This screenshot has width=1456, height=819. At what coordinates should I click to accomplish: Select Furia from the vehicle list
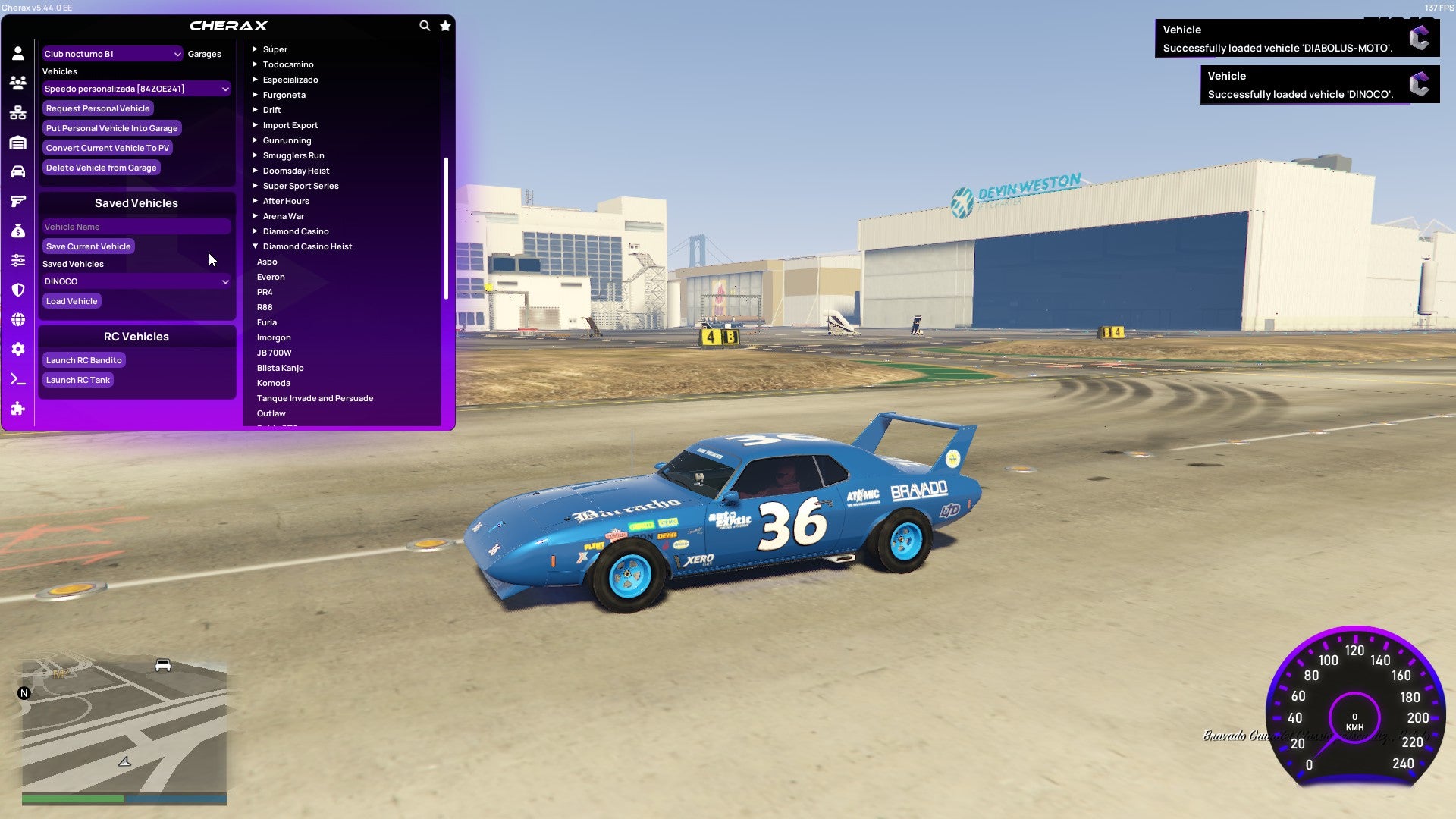(267, 322)
